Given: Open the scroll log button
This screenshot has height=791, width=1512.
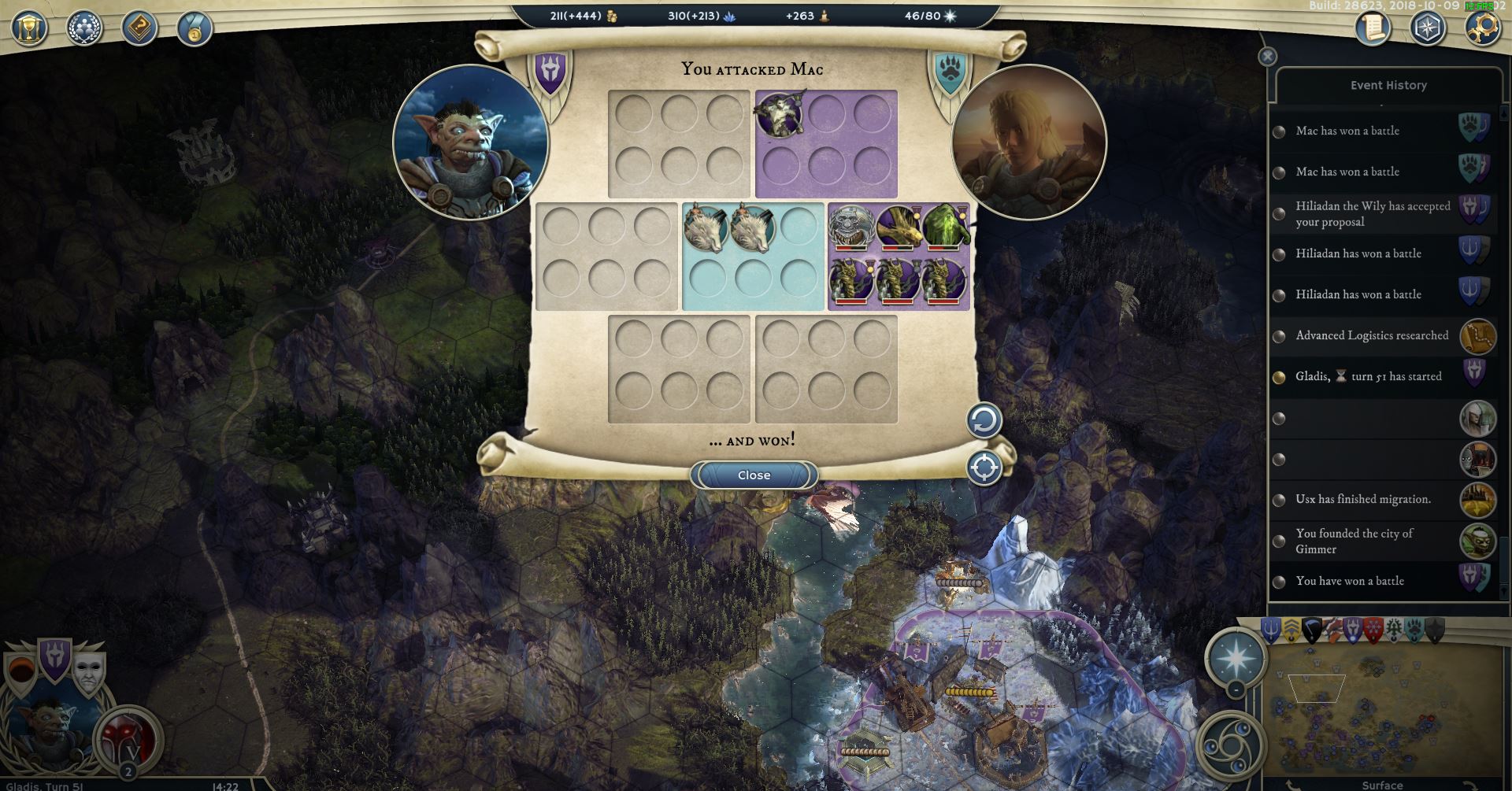Looking at the screenshot, I should (1373, 28).
